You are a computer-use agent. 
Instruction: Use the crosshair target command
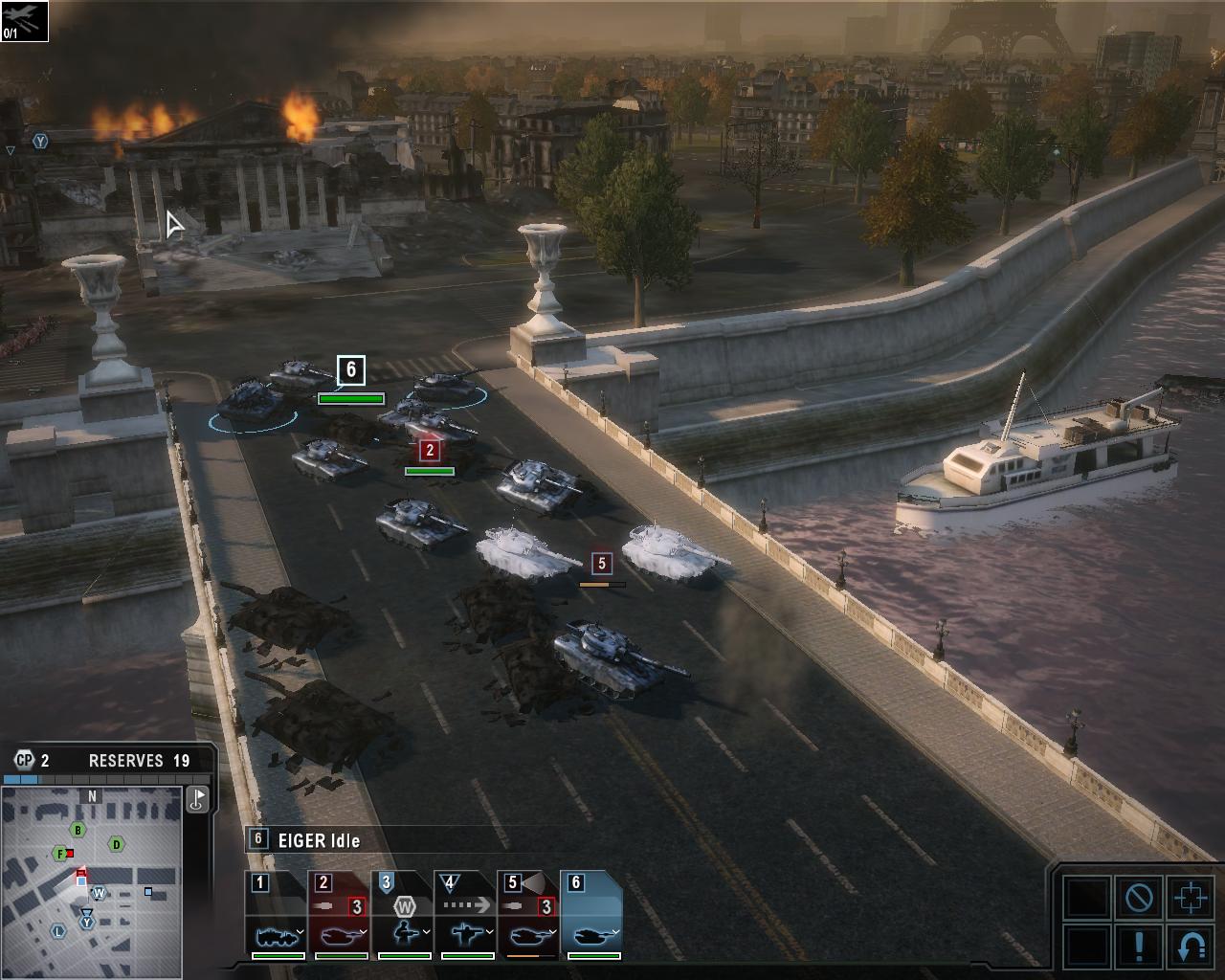click(x=1190, y=898)
